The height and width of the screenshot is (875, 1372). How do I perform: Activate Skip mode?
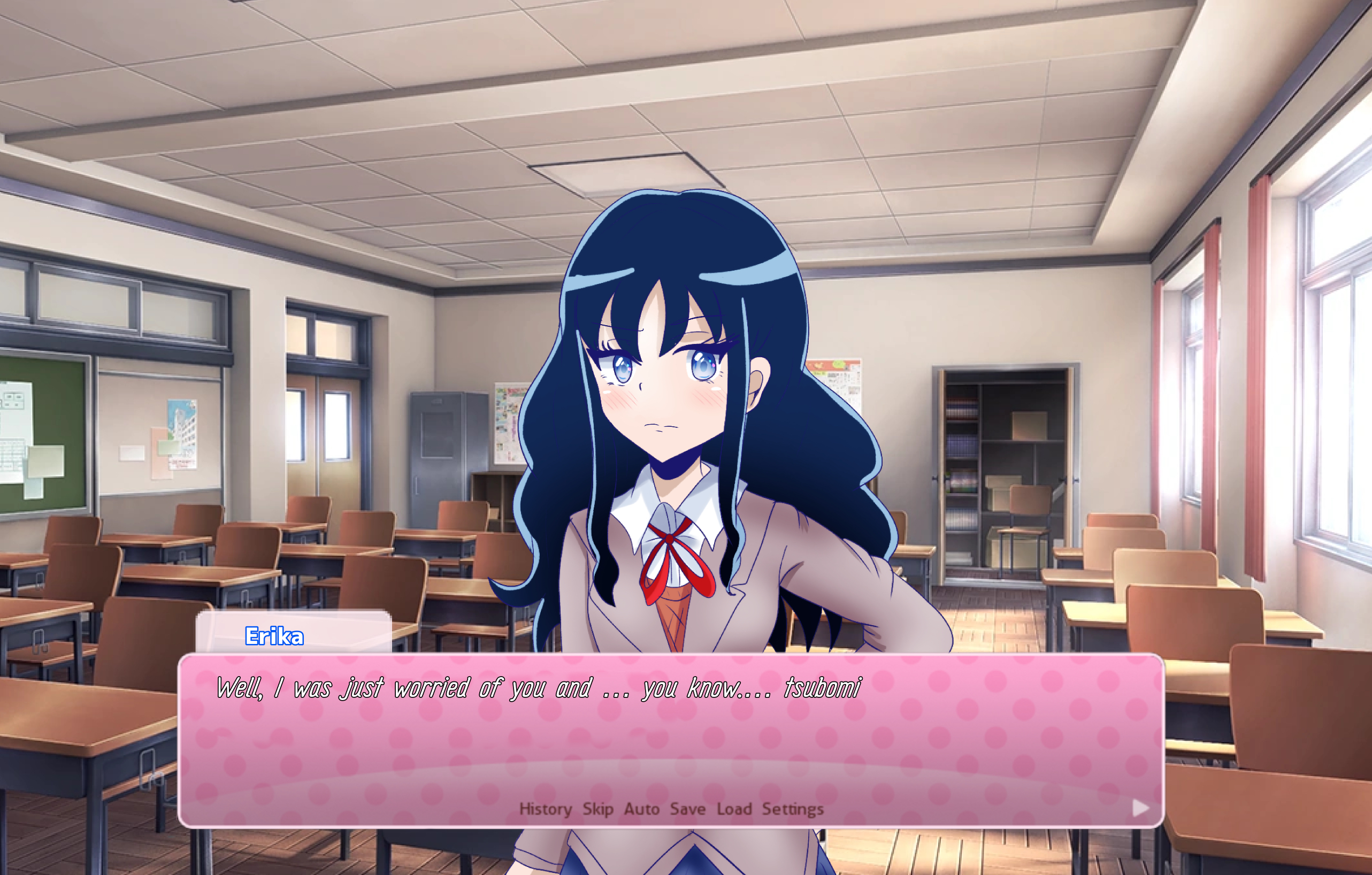[x=597, y=809]
